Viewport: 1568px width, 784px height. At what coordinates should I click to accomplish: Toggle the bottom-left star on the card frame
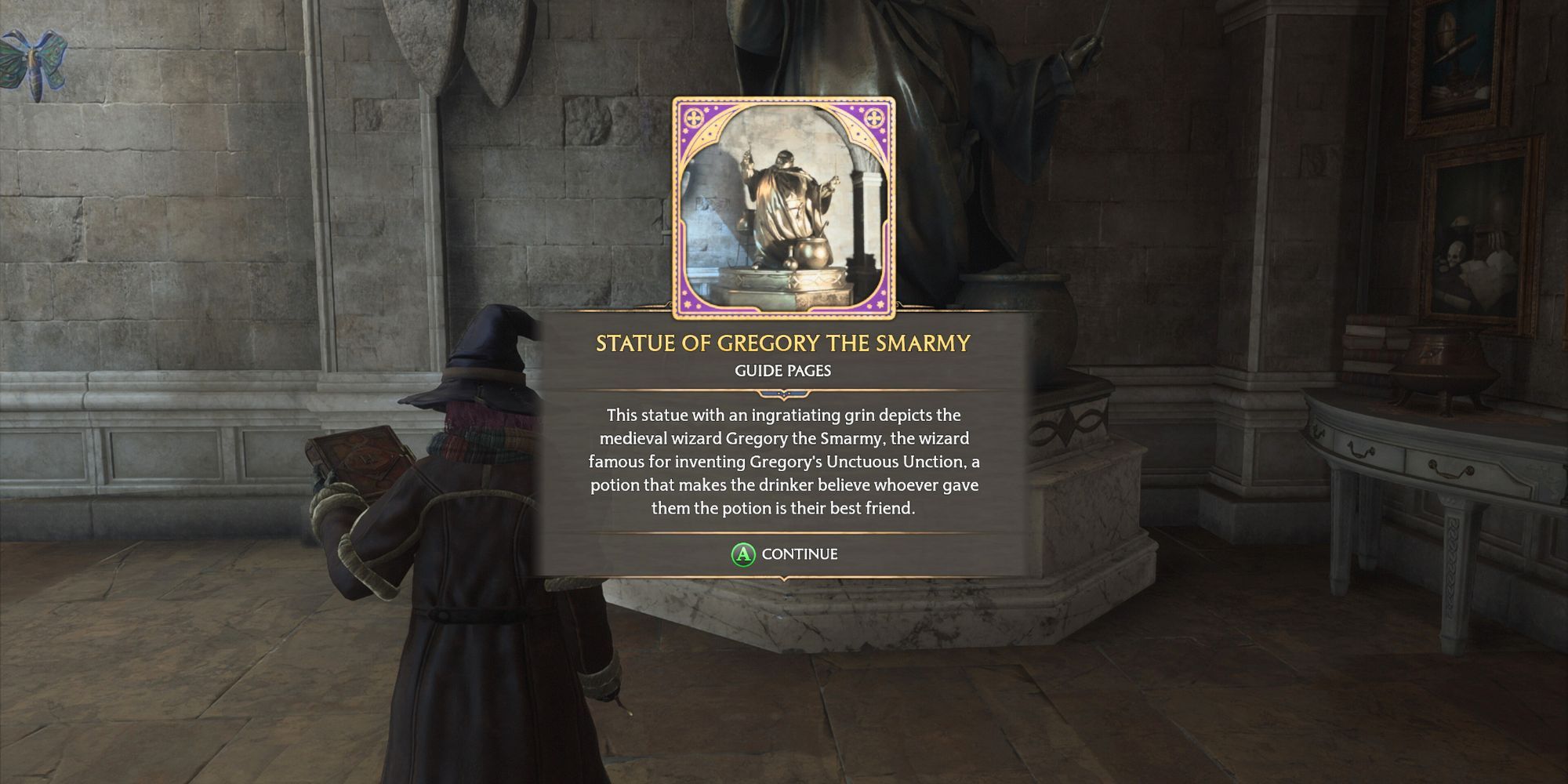(687, 304)
